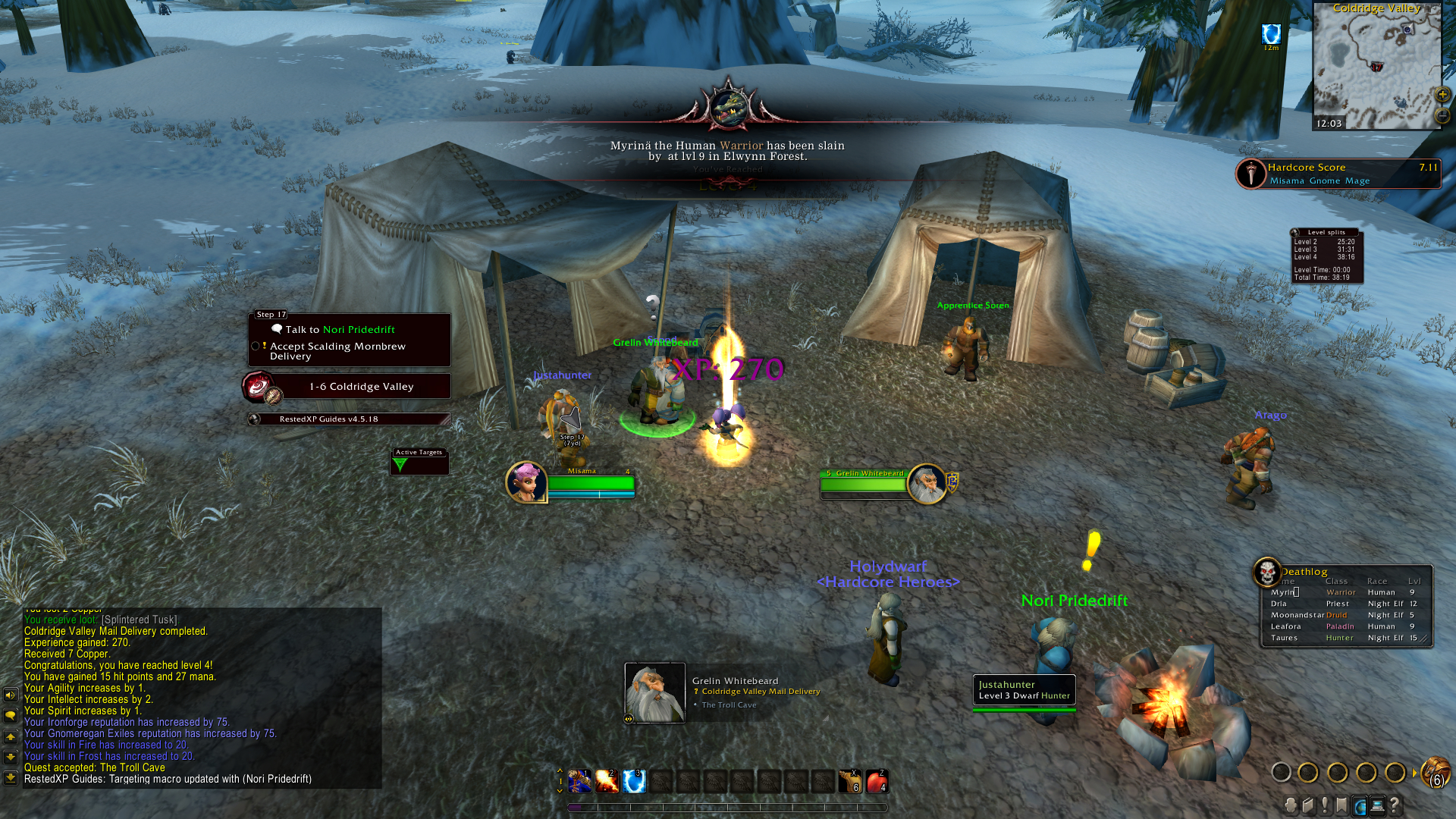The width and height of the screenshot is (1456, 819).
Task: Open the character info micro button
Action: coord(1291,805)
